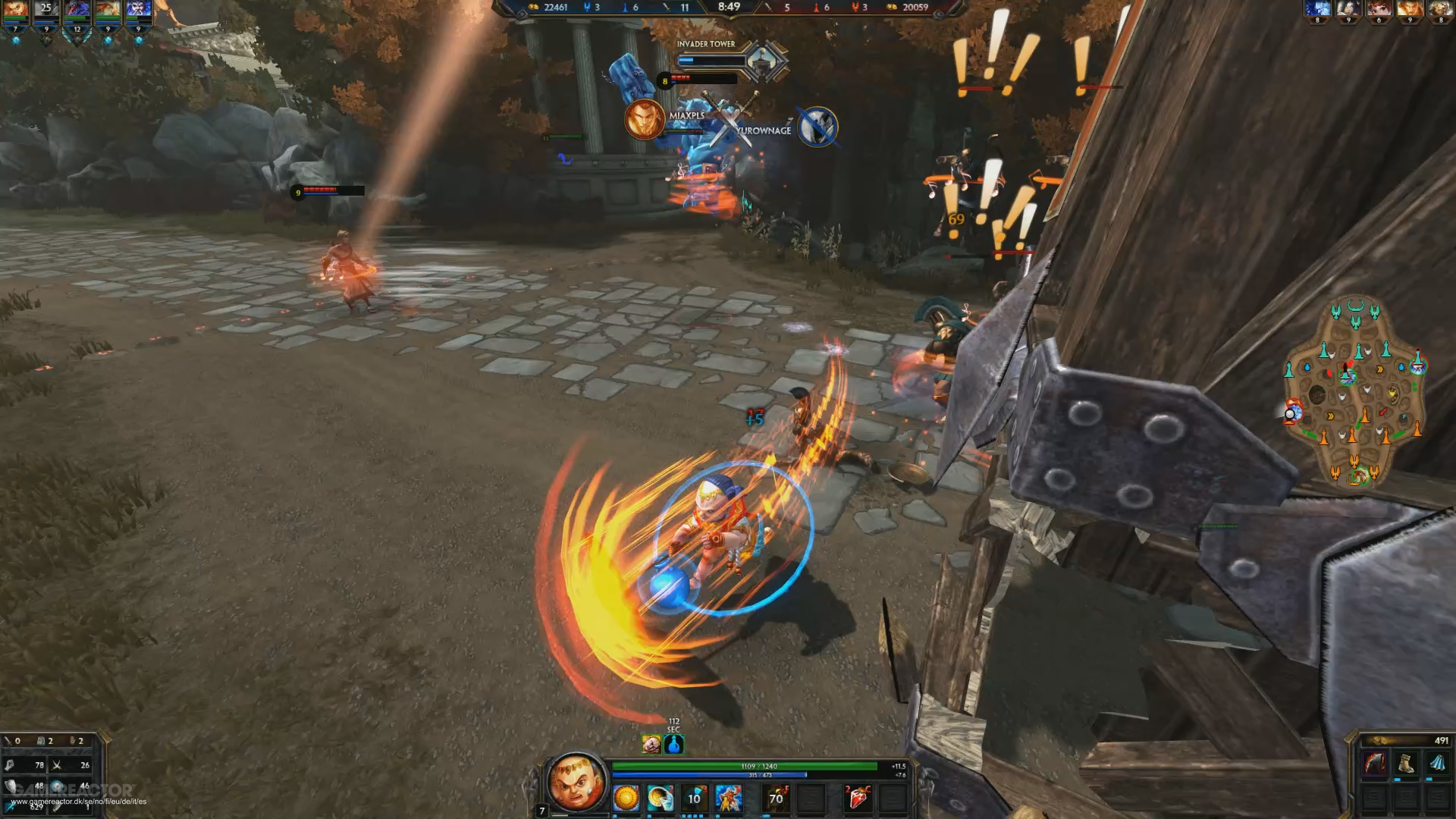Select the blue cloak item slot
This screenshot has width=1456, height=819.
[x=1438, y=763]
